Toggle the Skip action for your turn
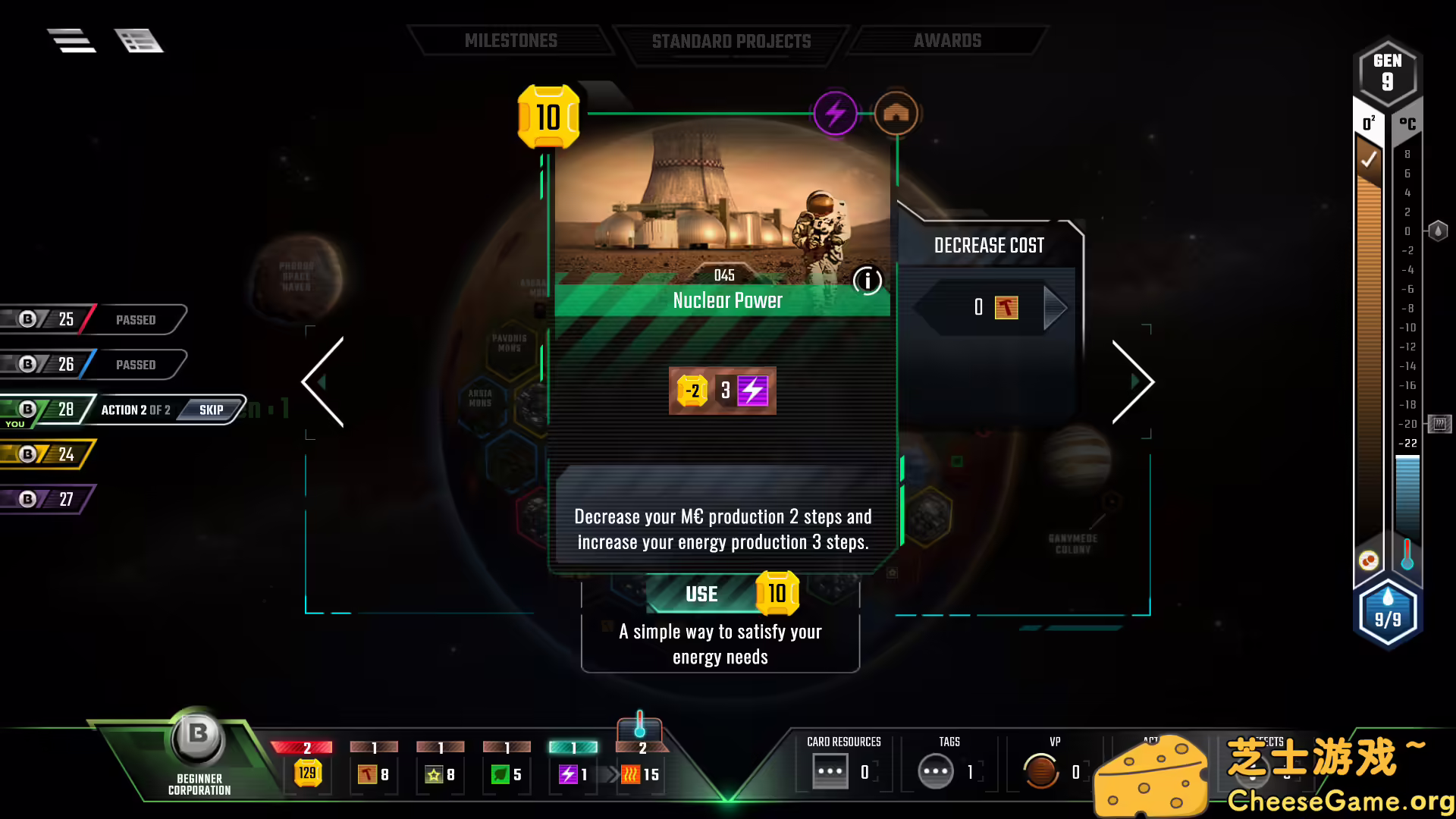Screen dimensions: 1456x819 211,409
